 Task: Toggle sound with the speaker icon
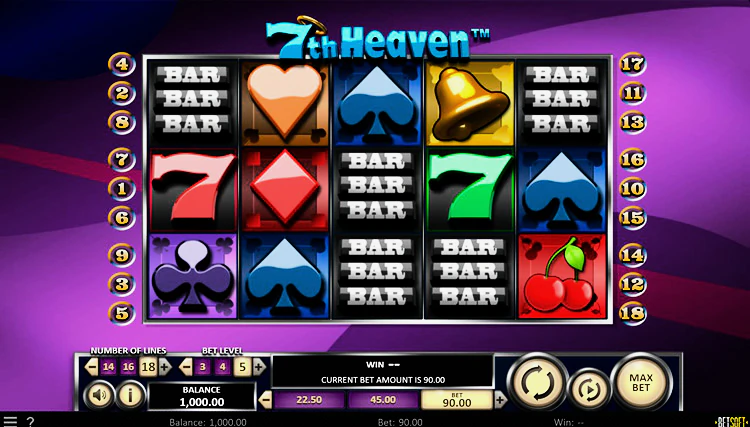point(101,395)
